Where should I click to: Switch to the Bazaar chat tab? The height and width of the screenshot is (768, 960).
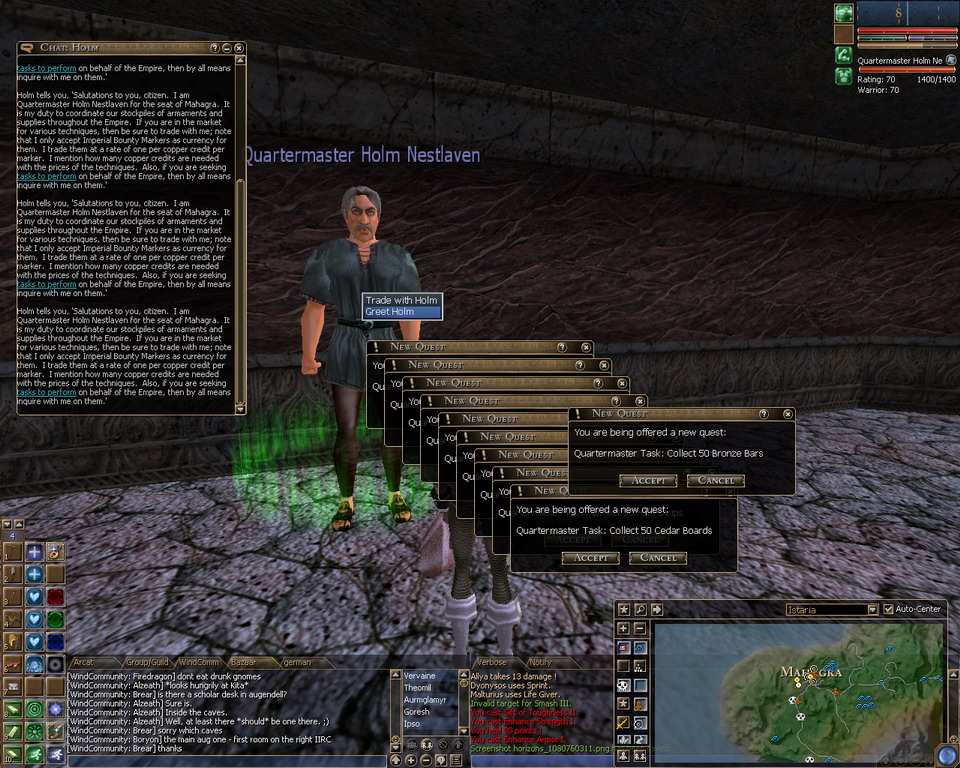[x=243, y=662]
